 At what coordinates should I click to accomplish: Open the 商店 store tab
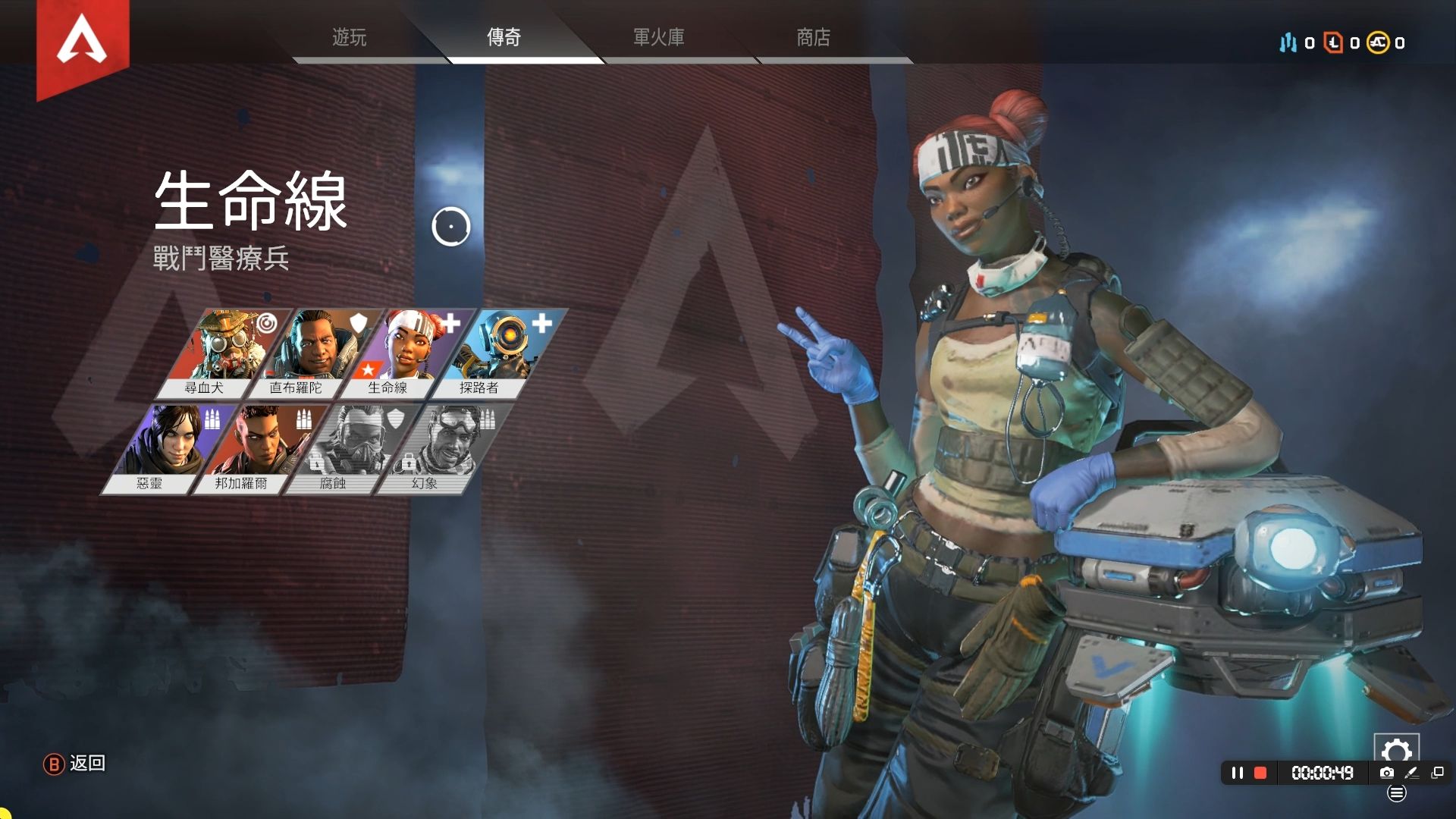click(x=814, y=37)
